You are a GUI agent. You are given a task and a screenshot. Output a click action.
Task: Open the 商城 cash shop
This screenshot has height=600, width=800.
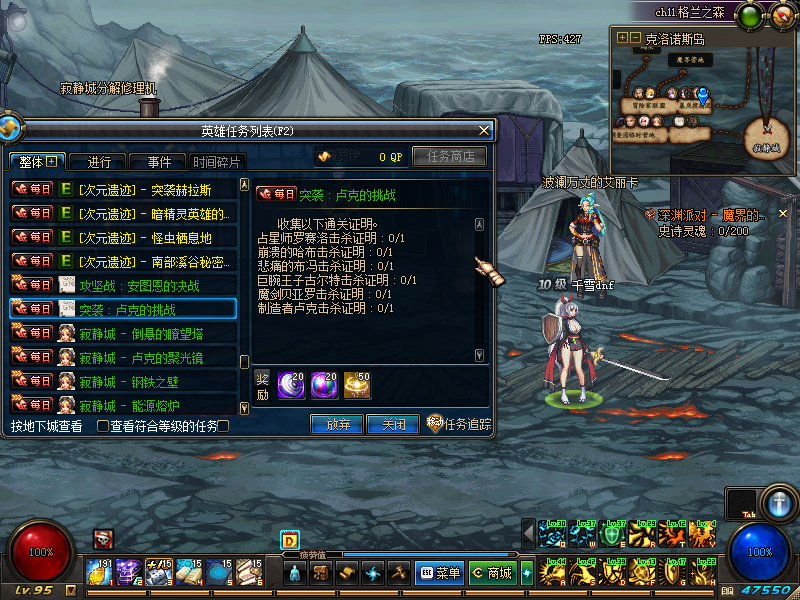coord(492,573)
